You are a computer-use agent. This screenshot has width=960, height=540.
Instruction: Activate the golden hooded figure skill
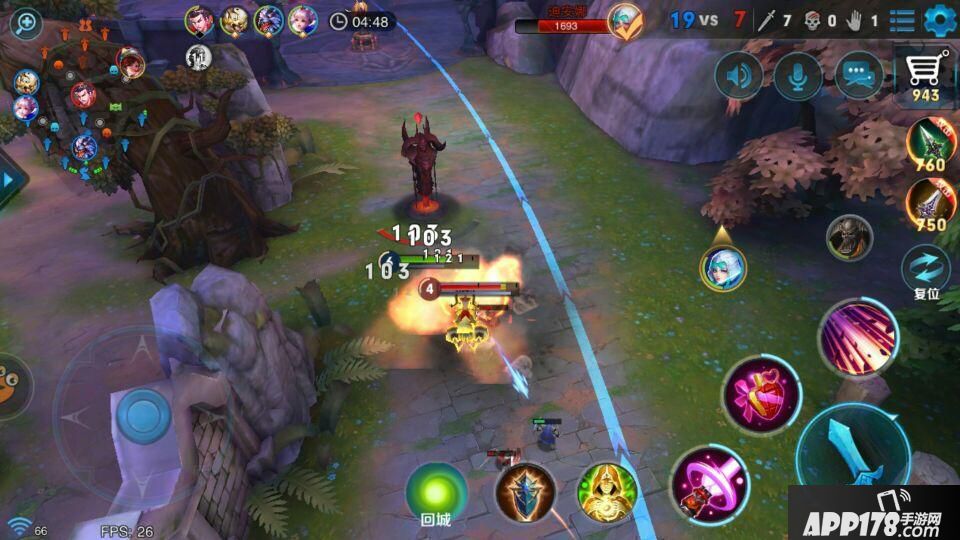coord(607,493)
